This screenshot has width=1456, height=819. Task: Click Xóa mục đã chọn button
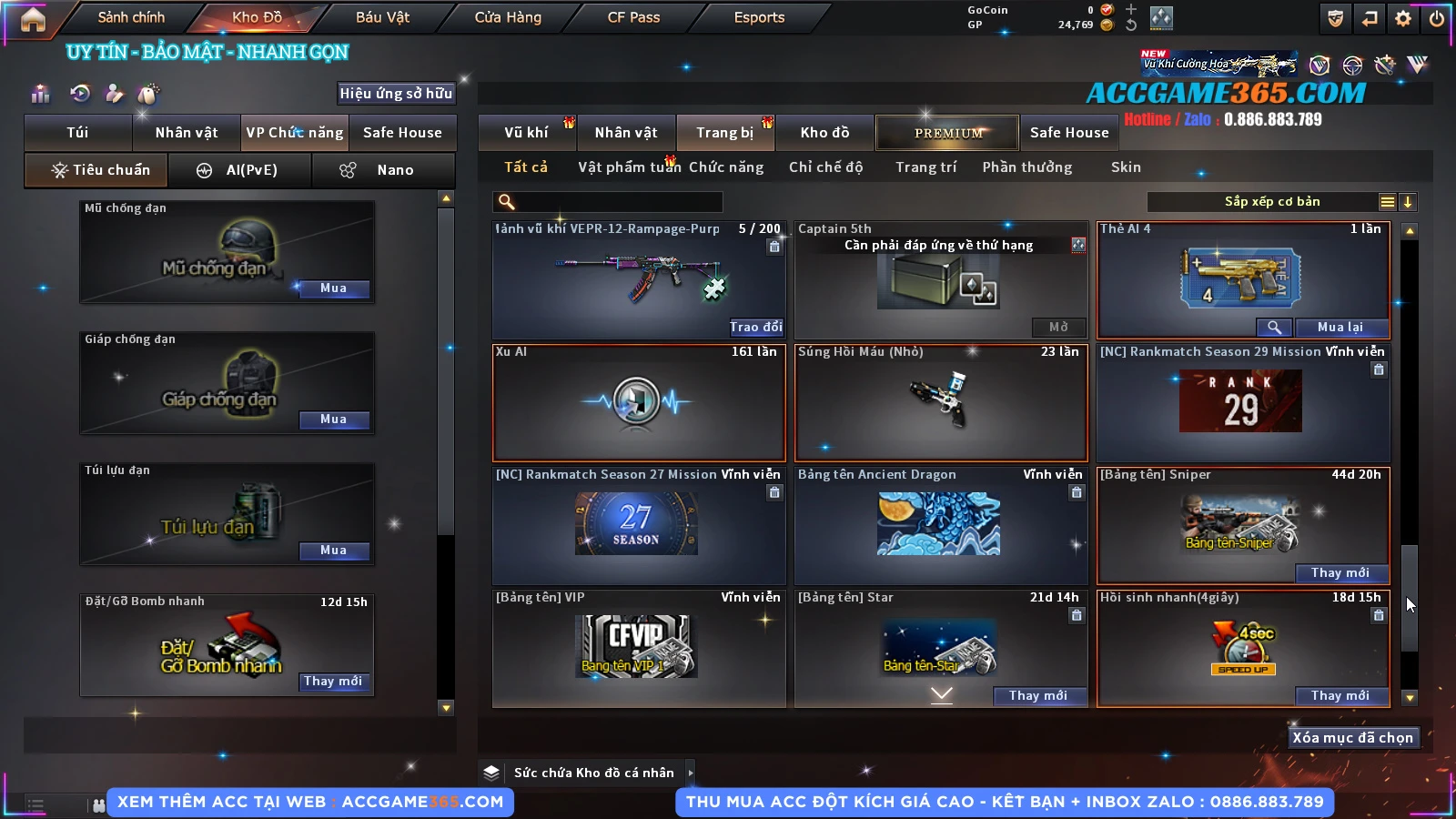1352,738
